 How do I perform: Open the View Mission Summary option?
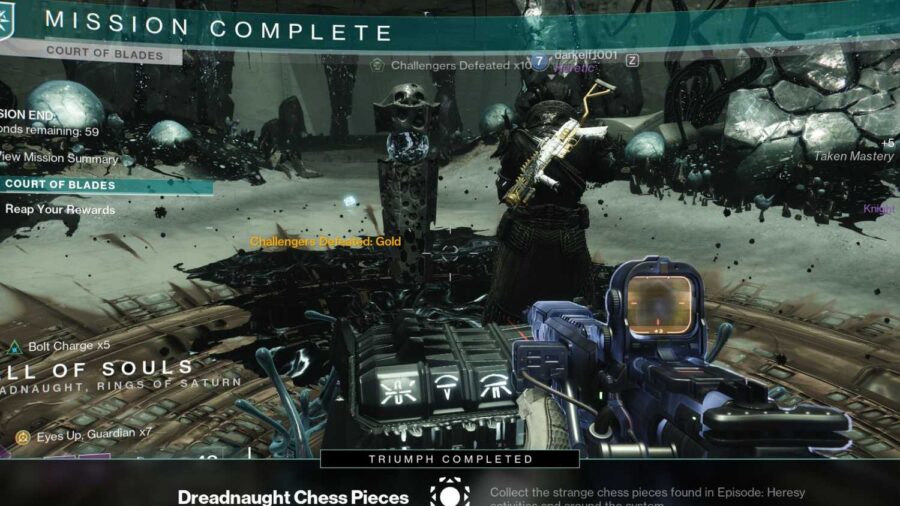tap(60, 159)
